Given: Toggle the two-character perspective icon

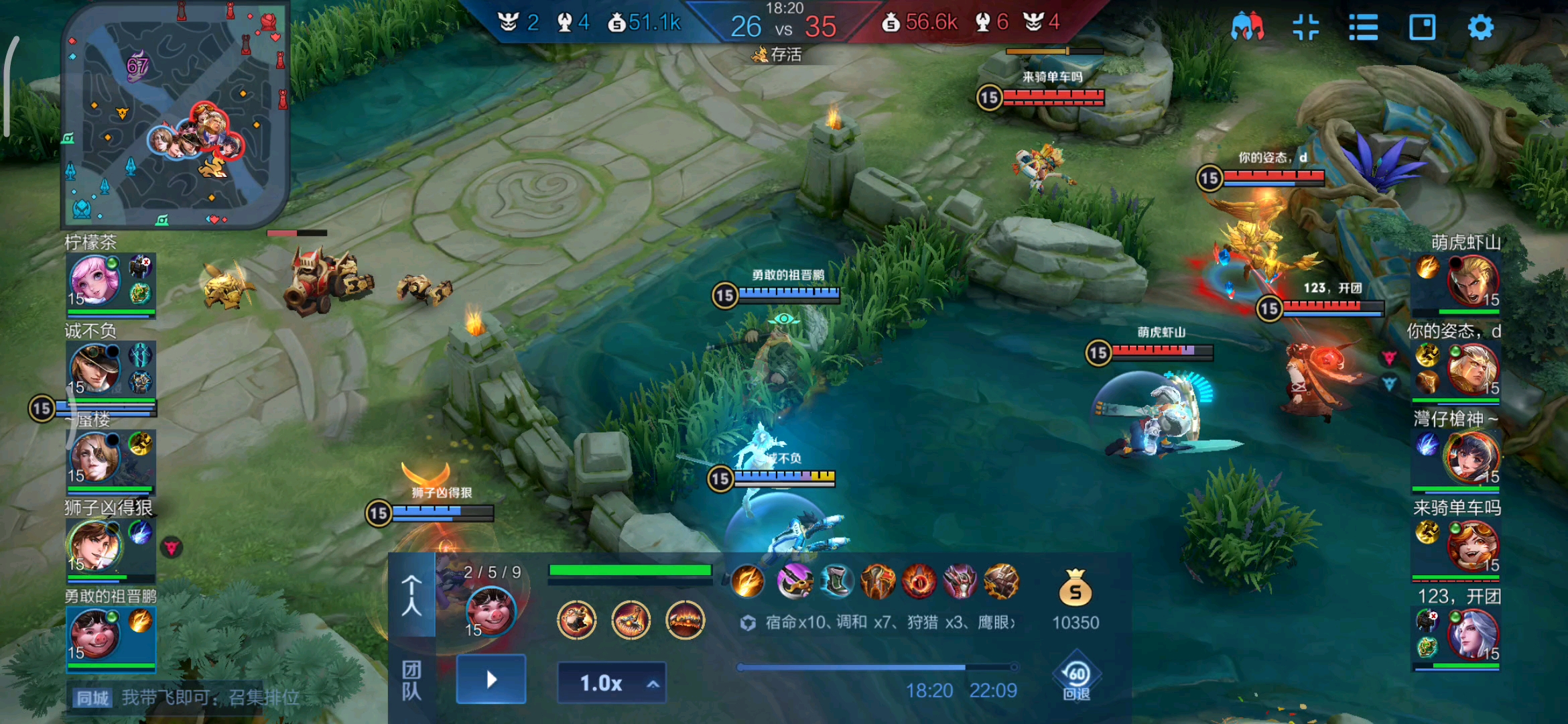Looking at the screenshot, I should (1247, 27).
